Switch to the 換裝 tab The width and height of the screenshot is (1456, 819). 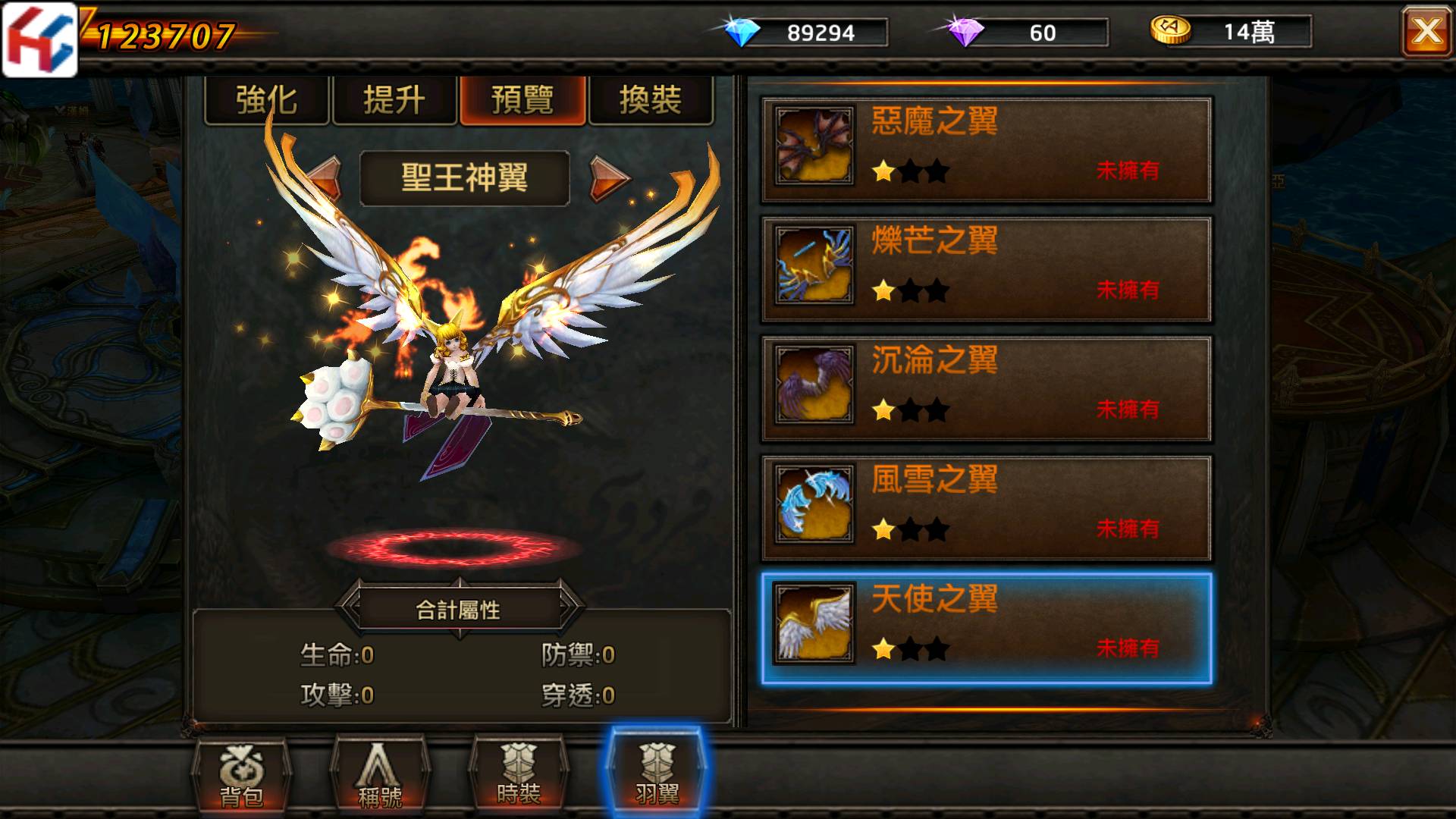[651, 99]
